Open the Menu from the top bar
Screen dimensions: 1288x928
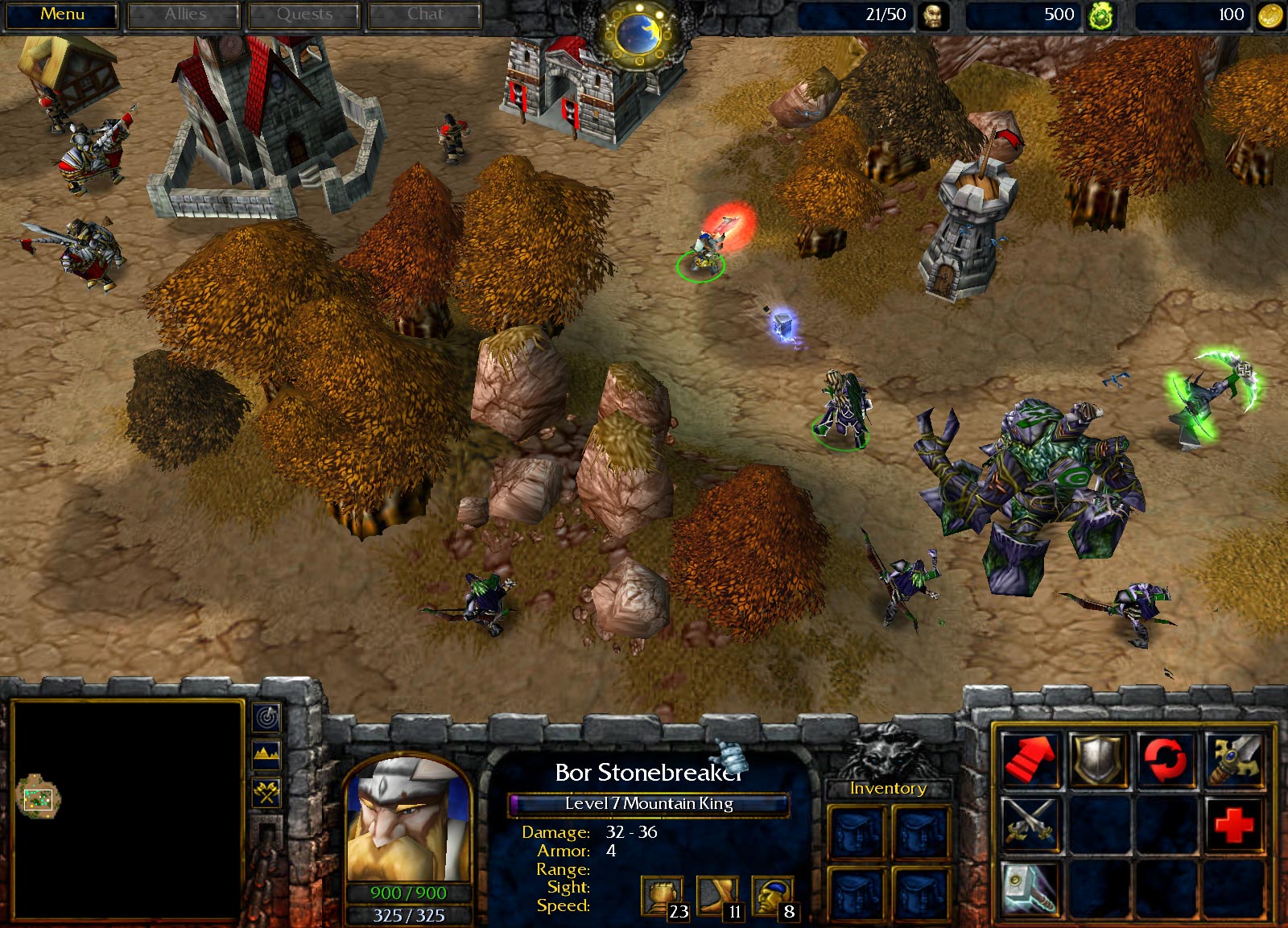click(x=63, y=14)
